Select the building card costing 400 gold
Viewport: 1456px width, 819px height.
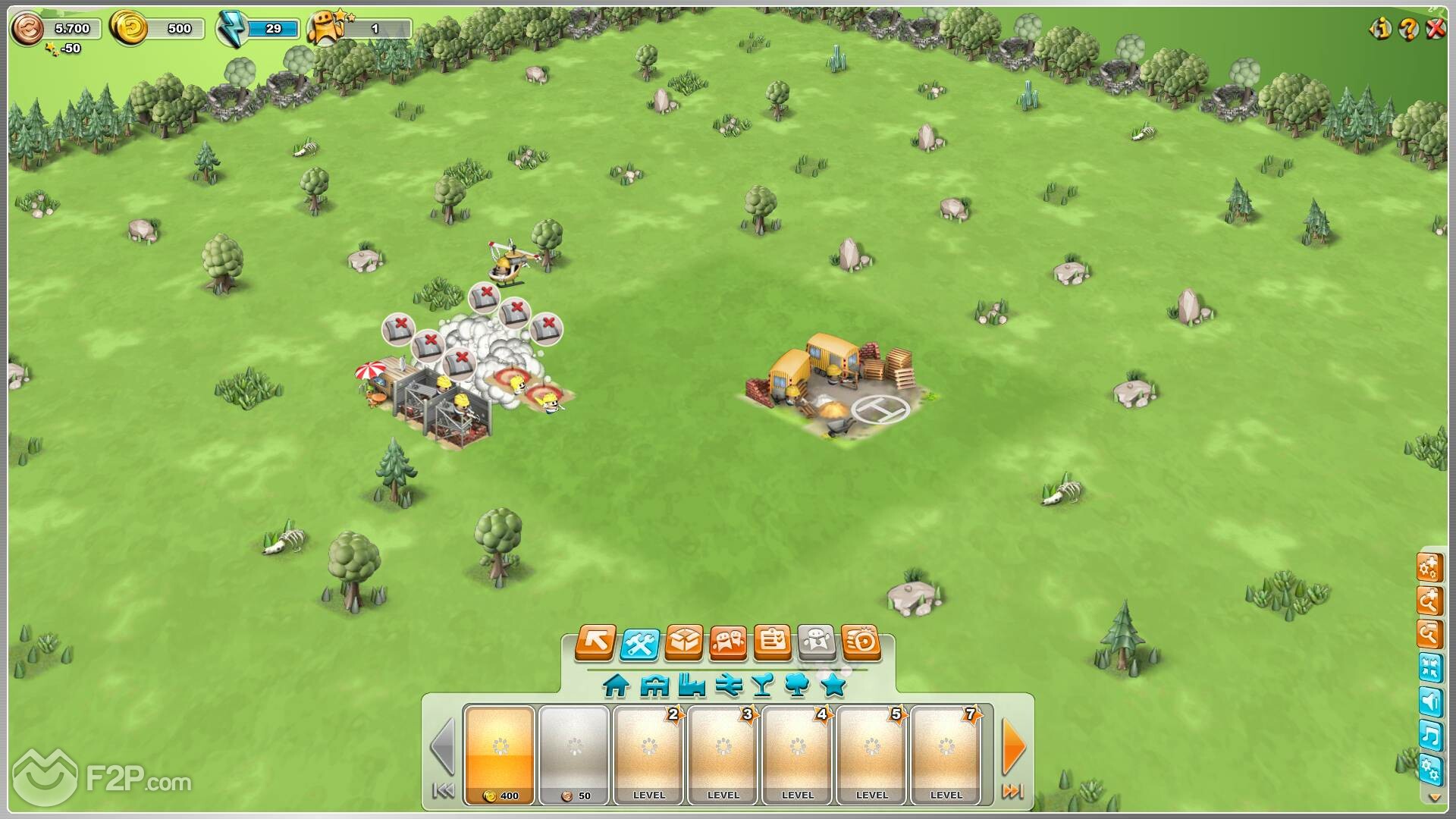(x=500, y=754)
